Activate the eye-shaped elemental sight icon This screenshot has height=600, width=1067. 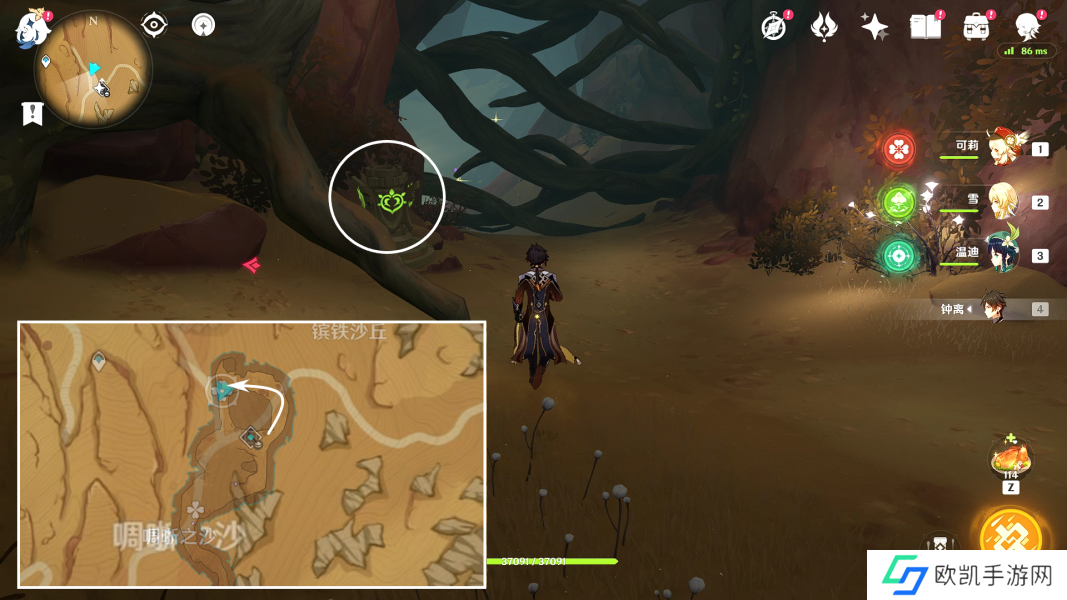click(154, 25)
